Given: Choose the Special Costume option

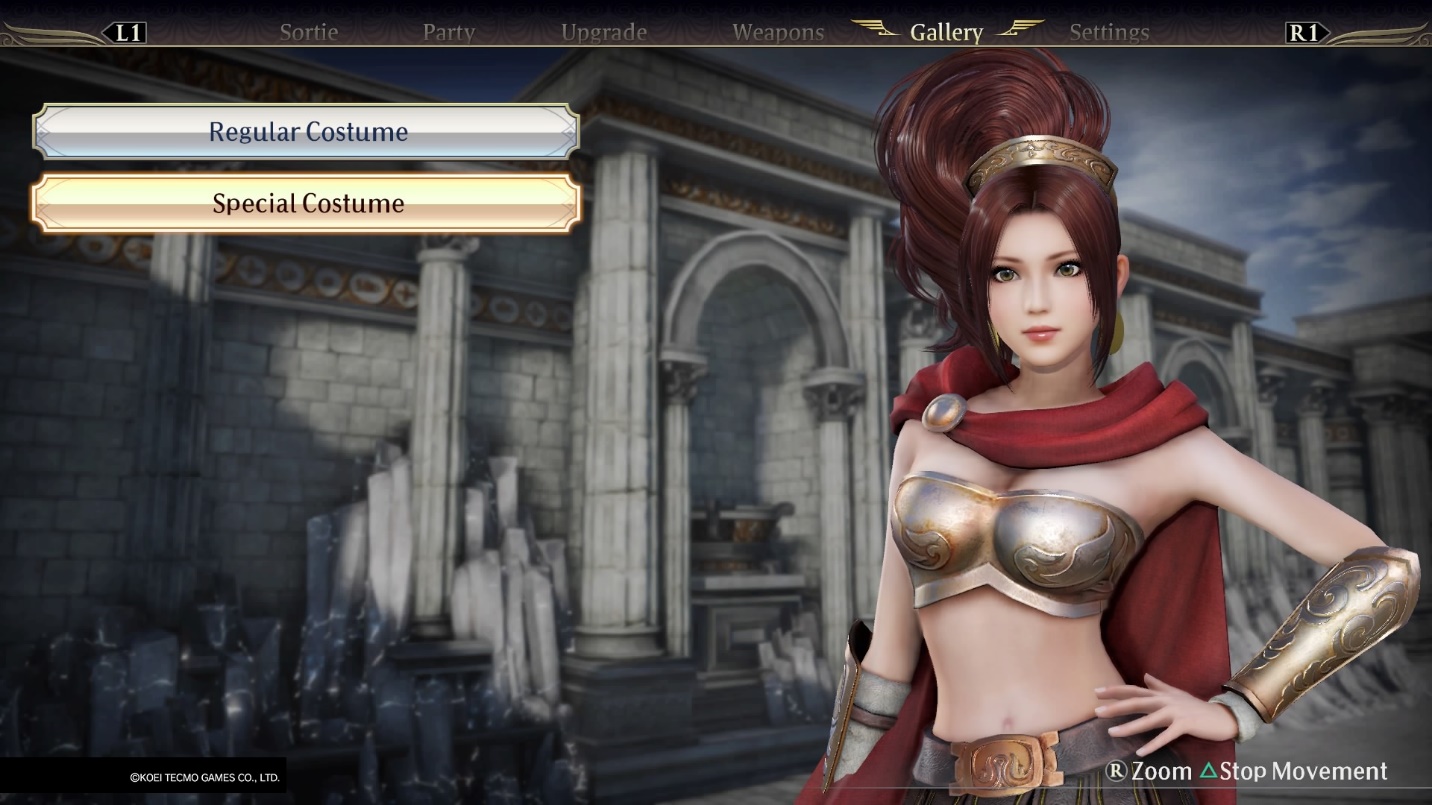Looking at the screenshot, I should coord(307,204).
